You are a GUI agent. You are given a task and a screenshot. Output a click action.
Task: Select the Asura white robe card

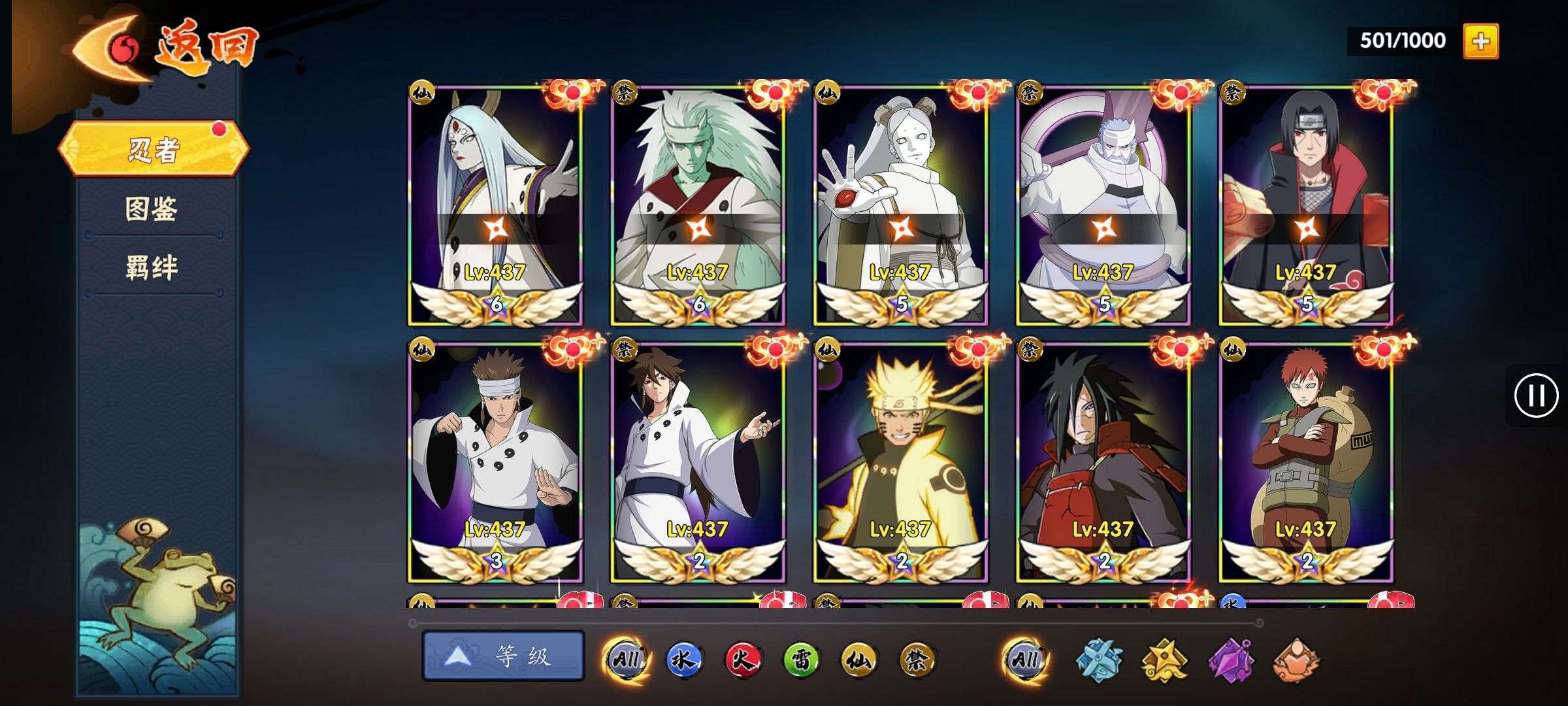point(495,462)
